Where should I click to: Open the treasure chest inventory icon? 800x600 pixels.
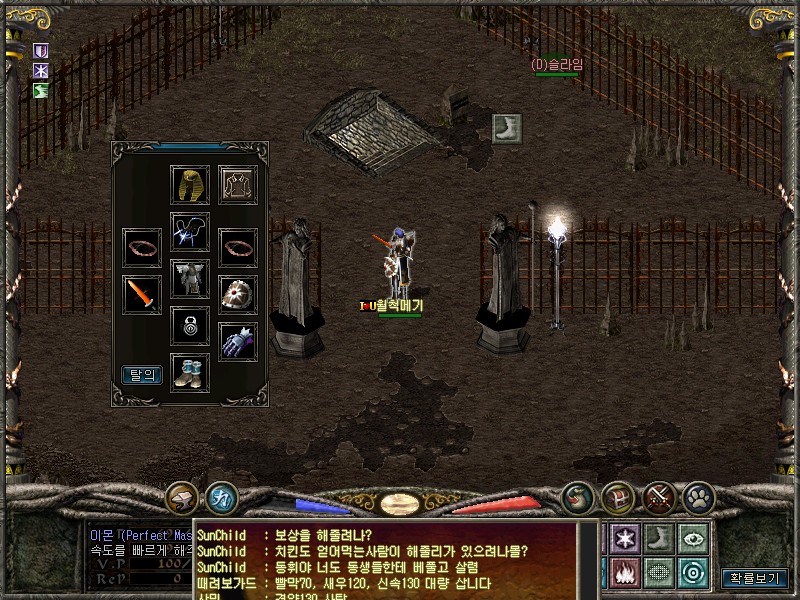tap(618, 497)
